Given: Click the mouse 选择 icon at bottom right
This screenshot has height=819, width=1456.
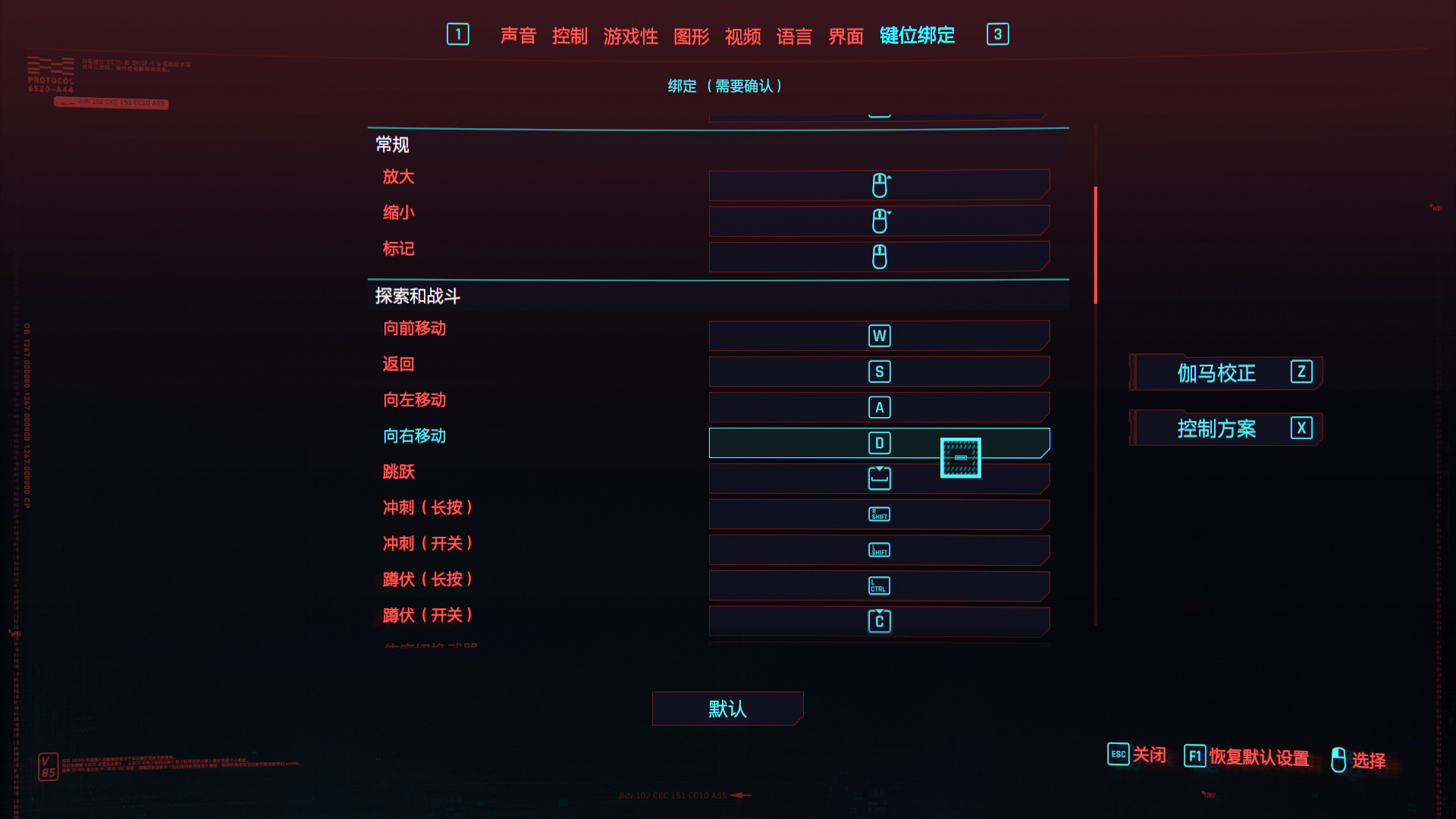Looking at the screenshot, I should coord(1338,758).
